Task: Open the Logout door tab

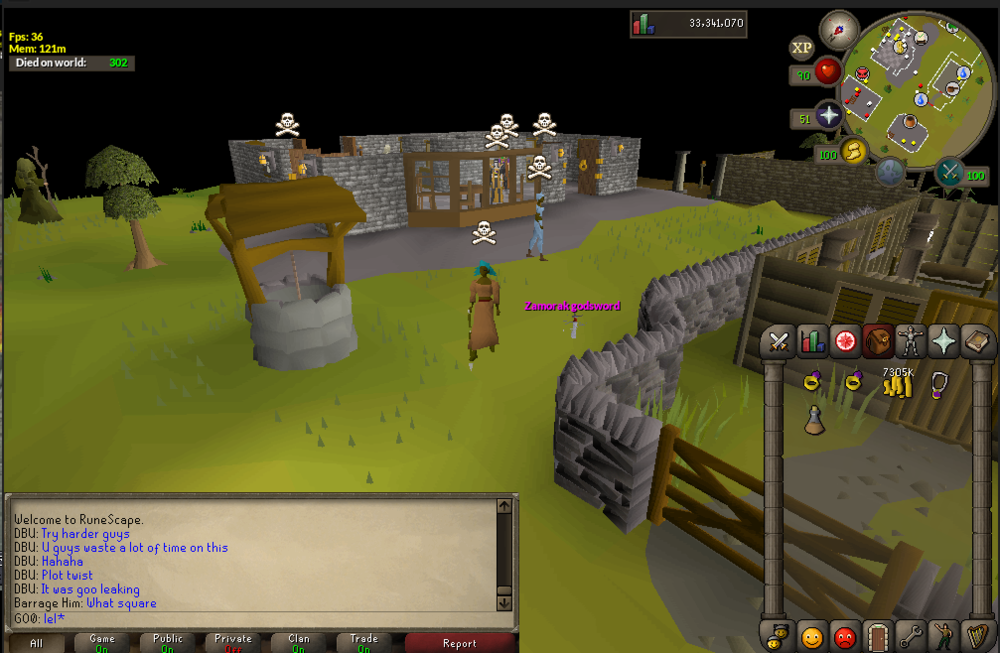Action: point(878,635)
